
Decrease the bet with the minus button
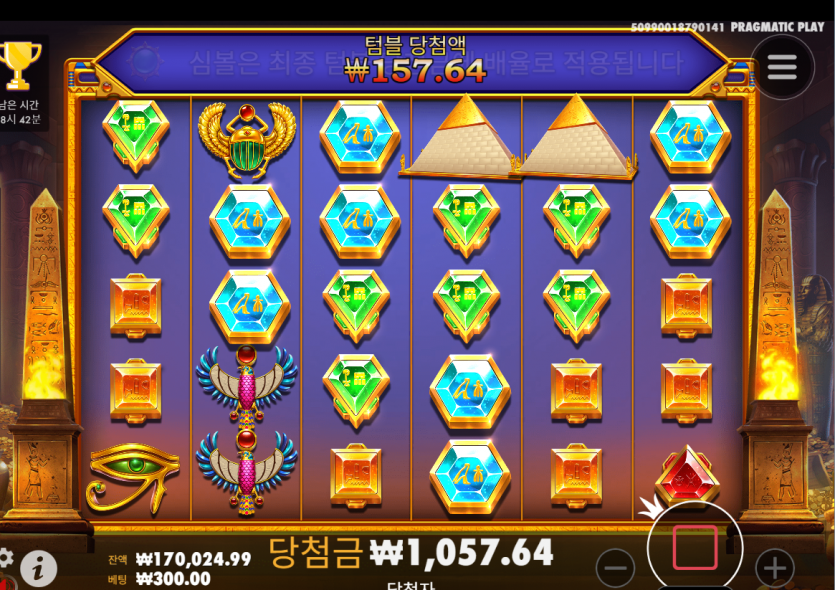pyautogui.click(x=615, y=569)
